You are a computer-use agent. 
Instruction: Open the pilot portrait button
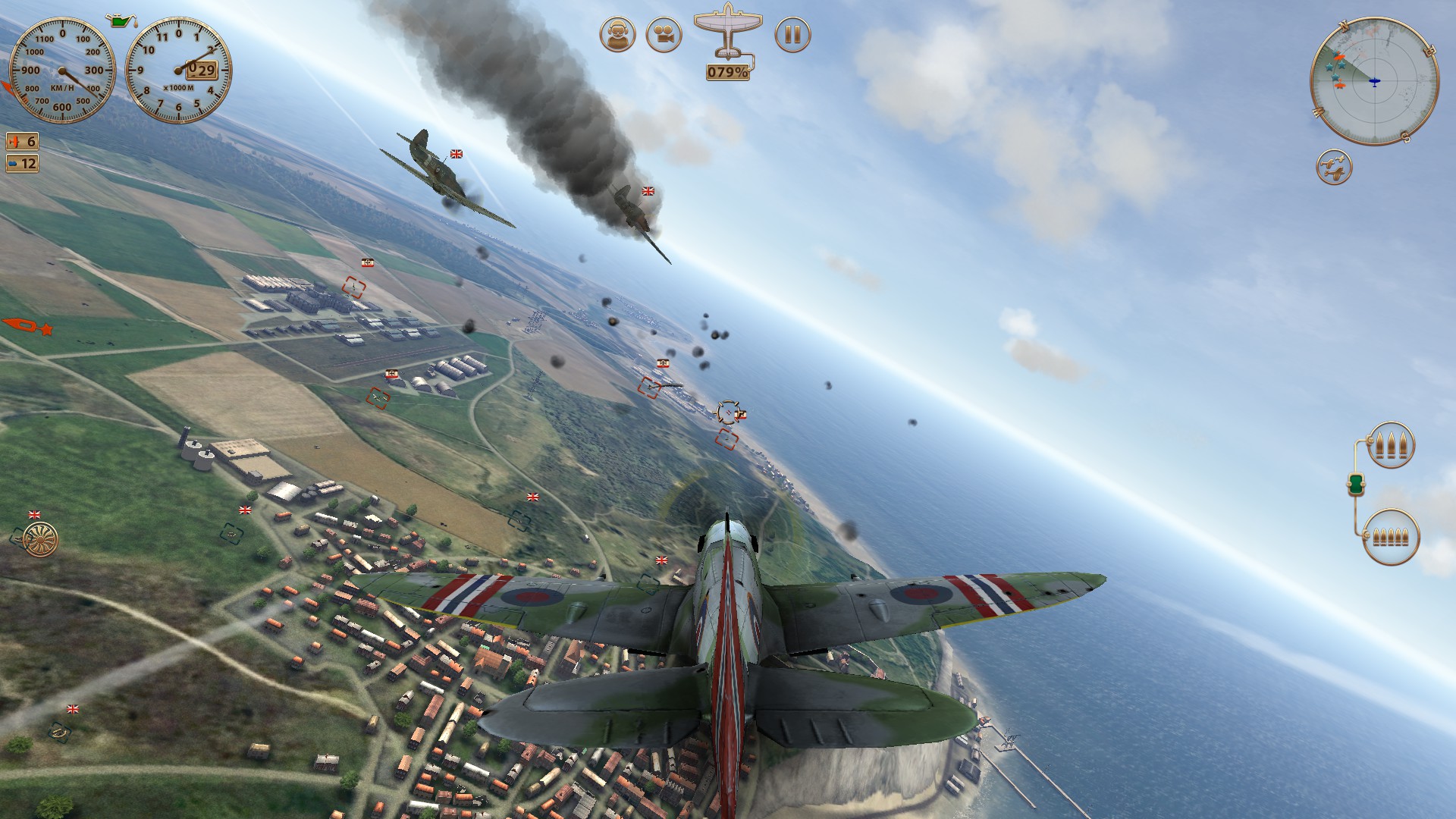click(617, 35)
